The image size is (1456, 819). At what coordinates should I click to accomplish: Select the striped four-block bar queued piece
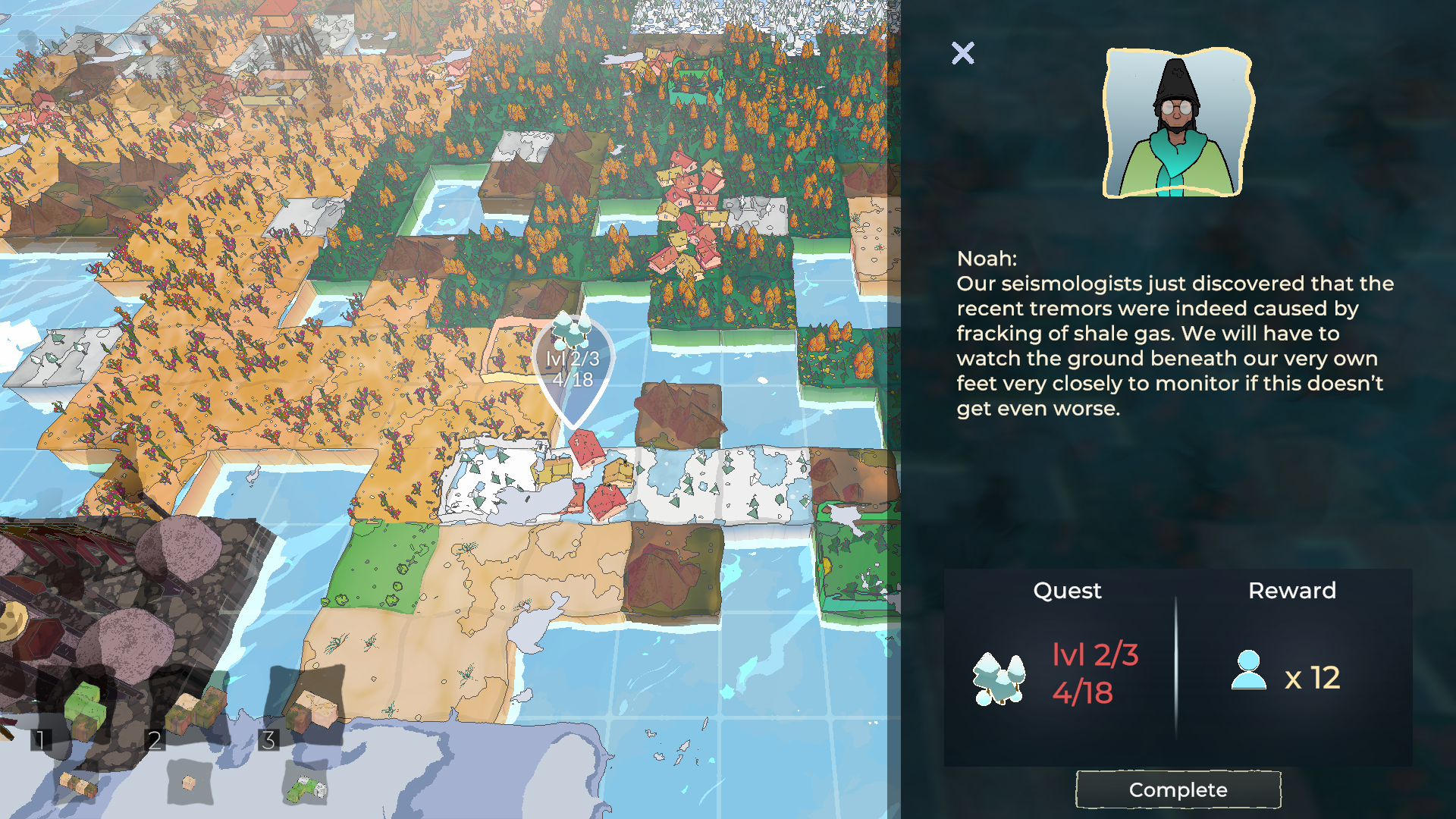coord(78,785)
